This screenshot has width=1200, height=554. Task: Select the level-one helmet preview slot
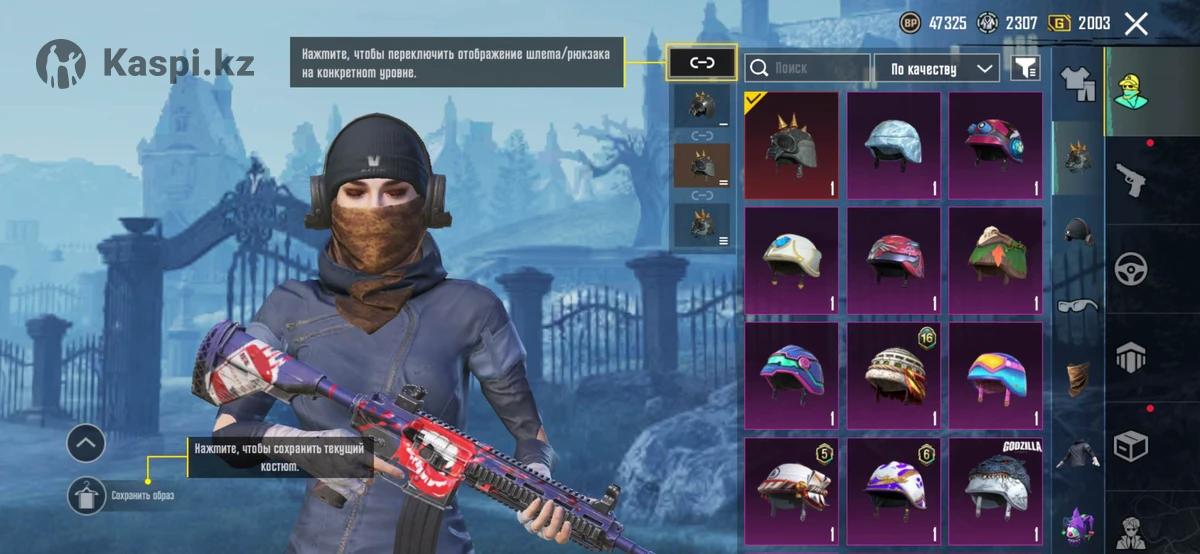[702, 106]
